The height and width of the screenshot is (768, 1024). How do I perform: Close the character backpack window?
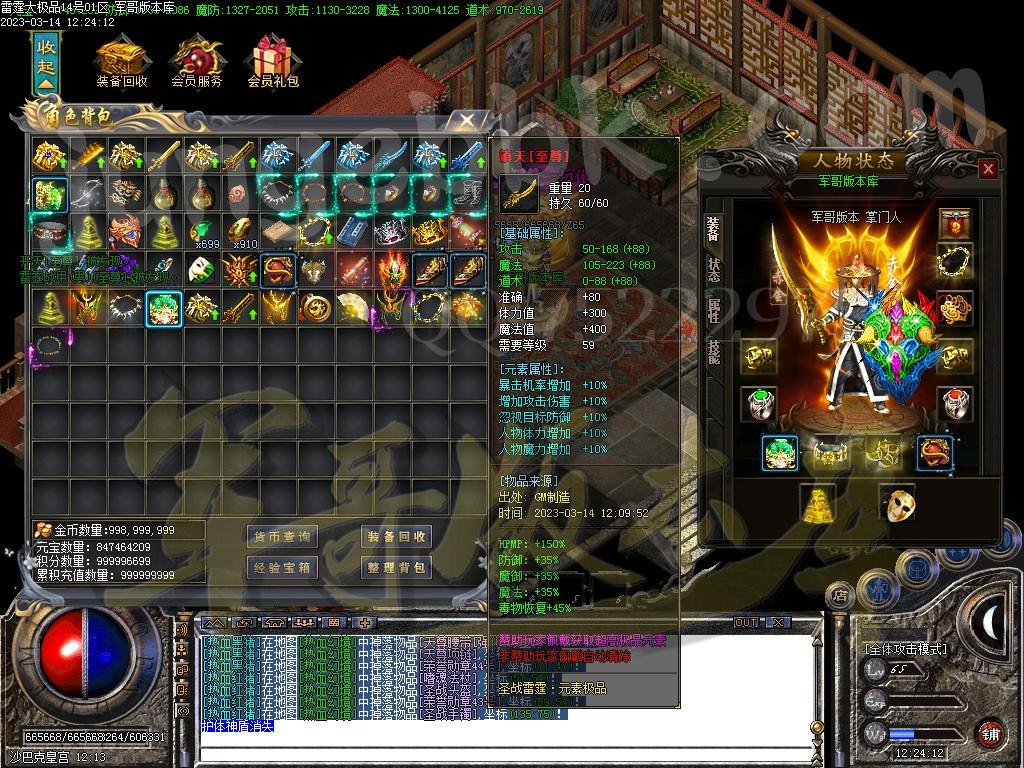pyautogui.click(x=466, y=121)
